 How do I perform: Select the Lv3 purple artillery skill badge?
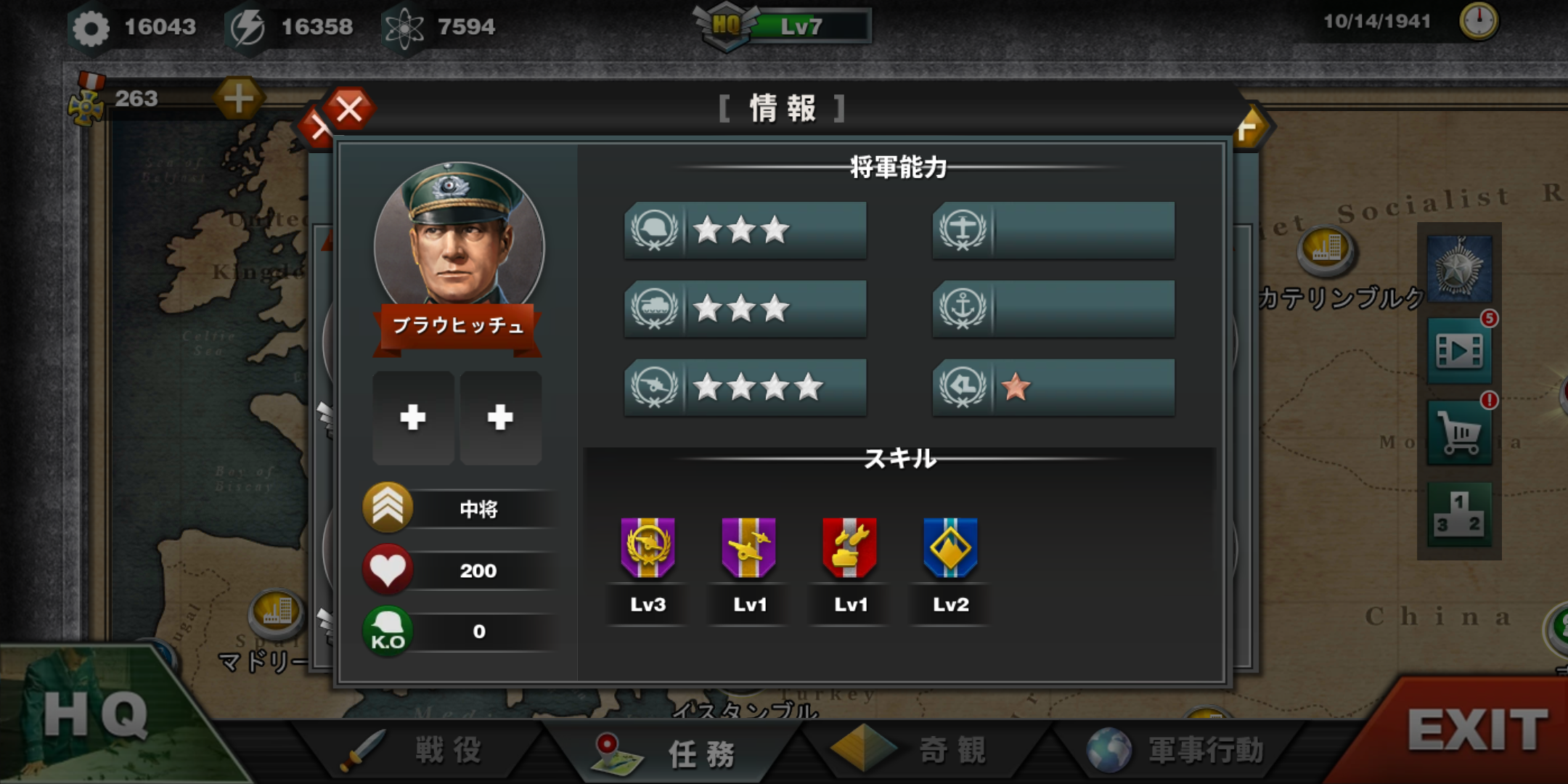coord(648,549)
